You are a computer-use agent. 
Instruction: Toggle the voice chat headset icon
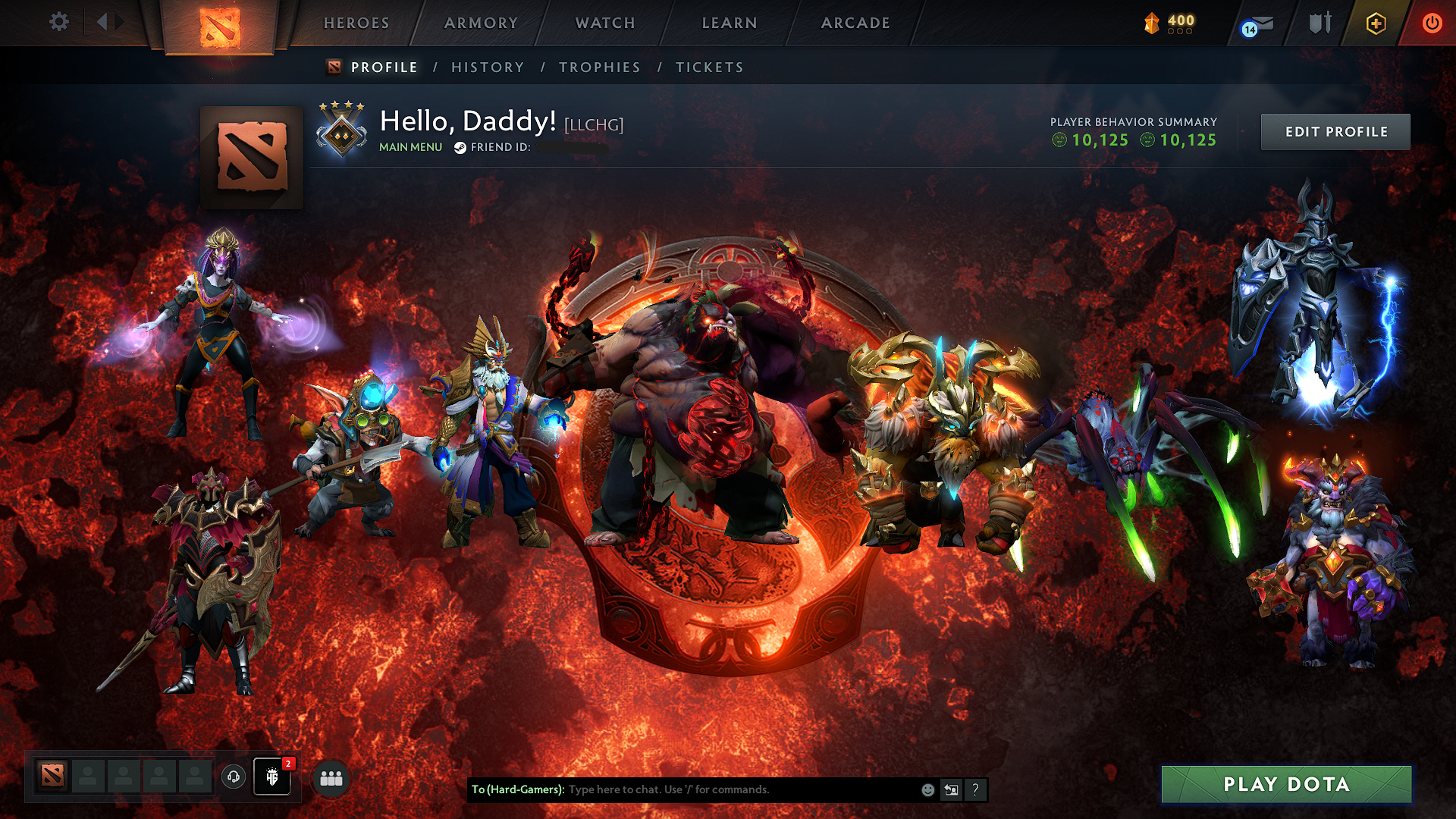pyautogui.click(x=234, y=777)
